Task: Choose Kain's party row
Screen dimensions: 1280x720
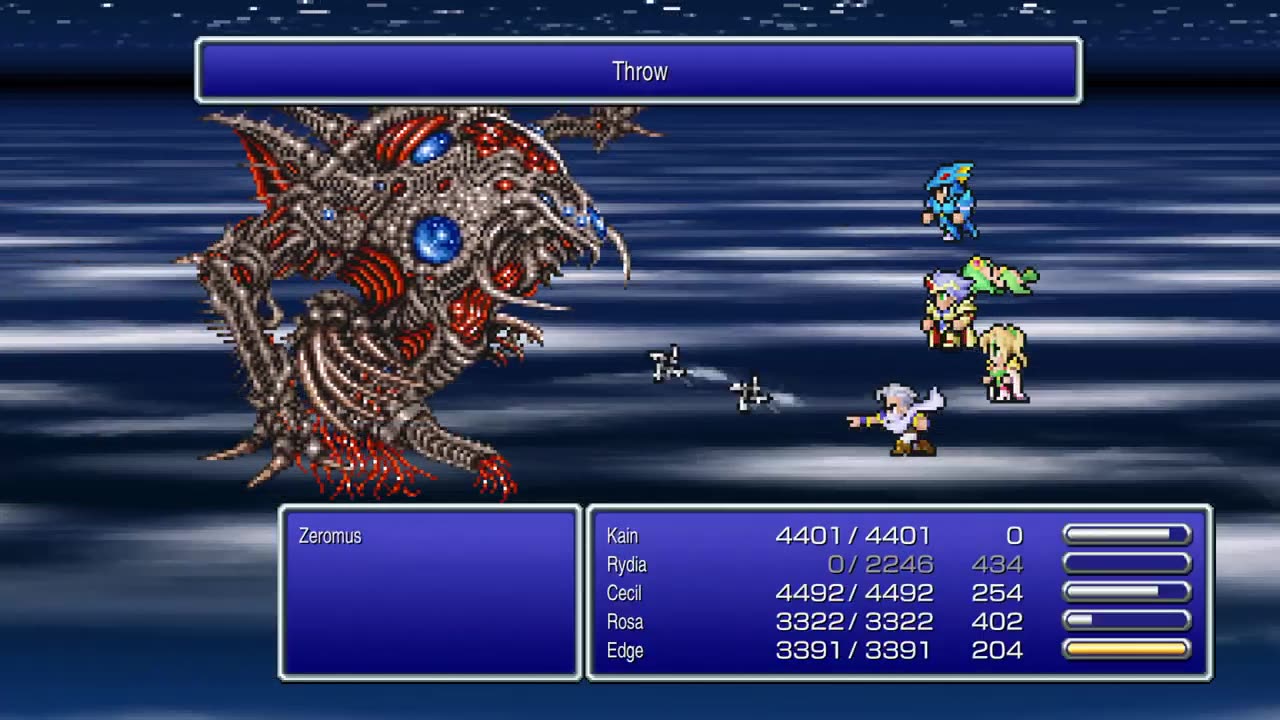Action: point(622,536)
